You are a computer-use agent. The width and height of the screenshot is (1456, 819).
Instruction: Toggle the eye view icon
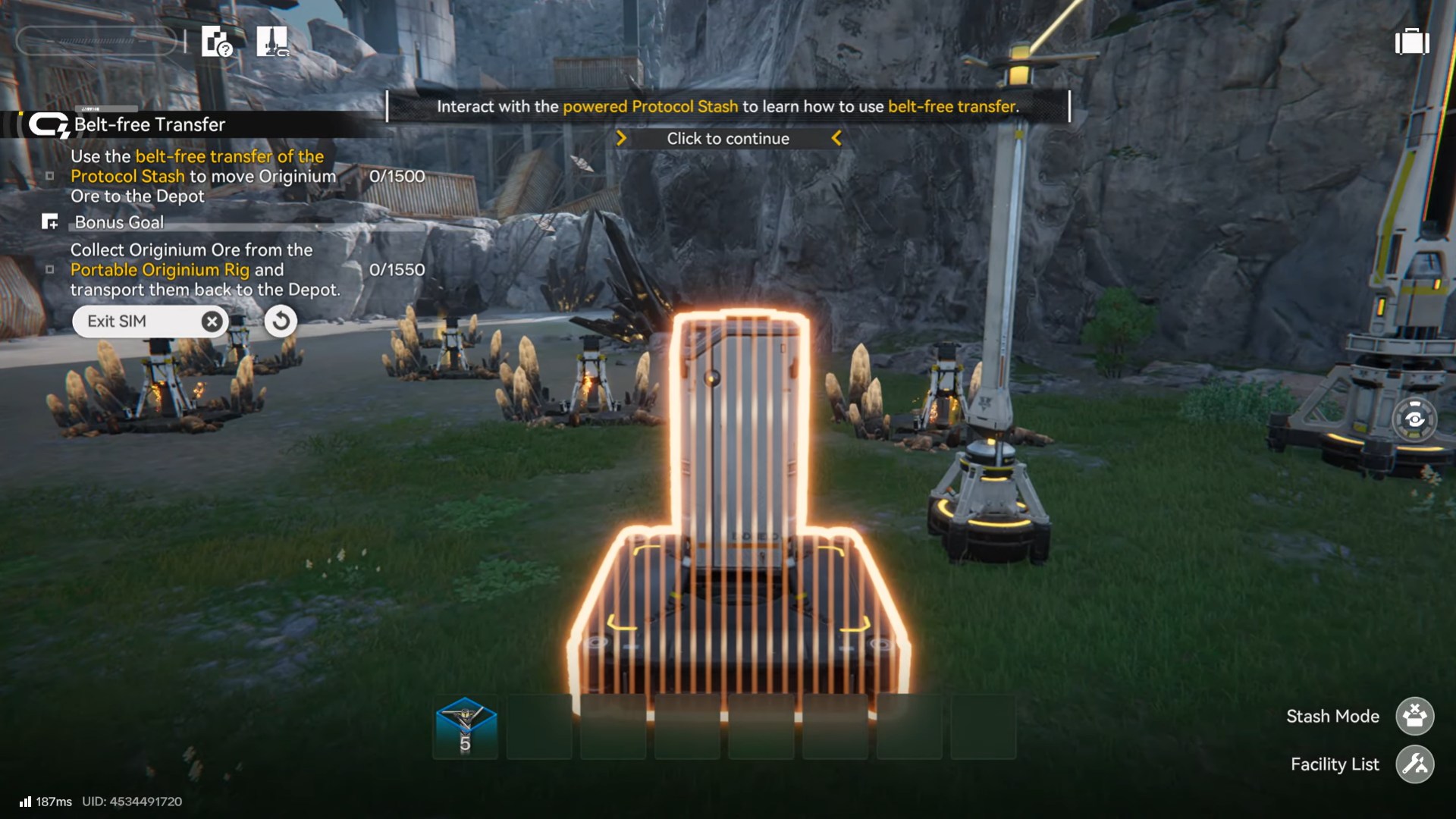[1414, 419]
